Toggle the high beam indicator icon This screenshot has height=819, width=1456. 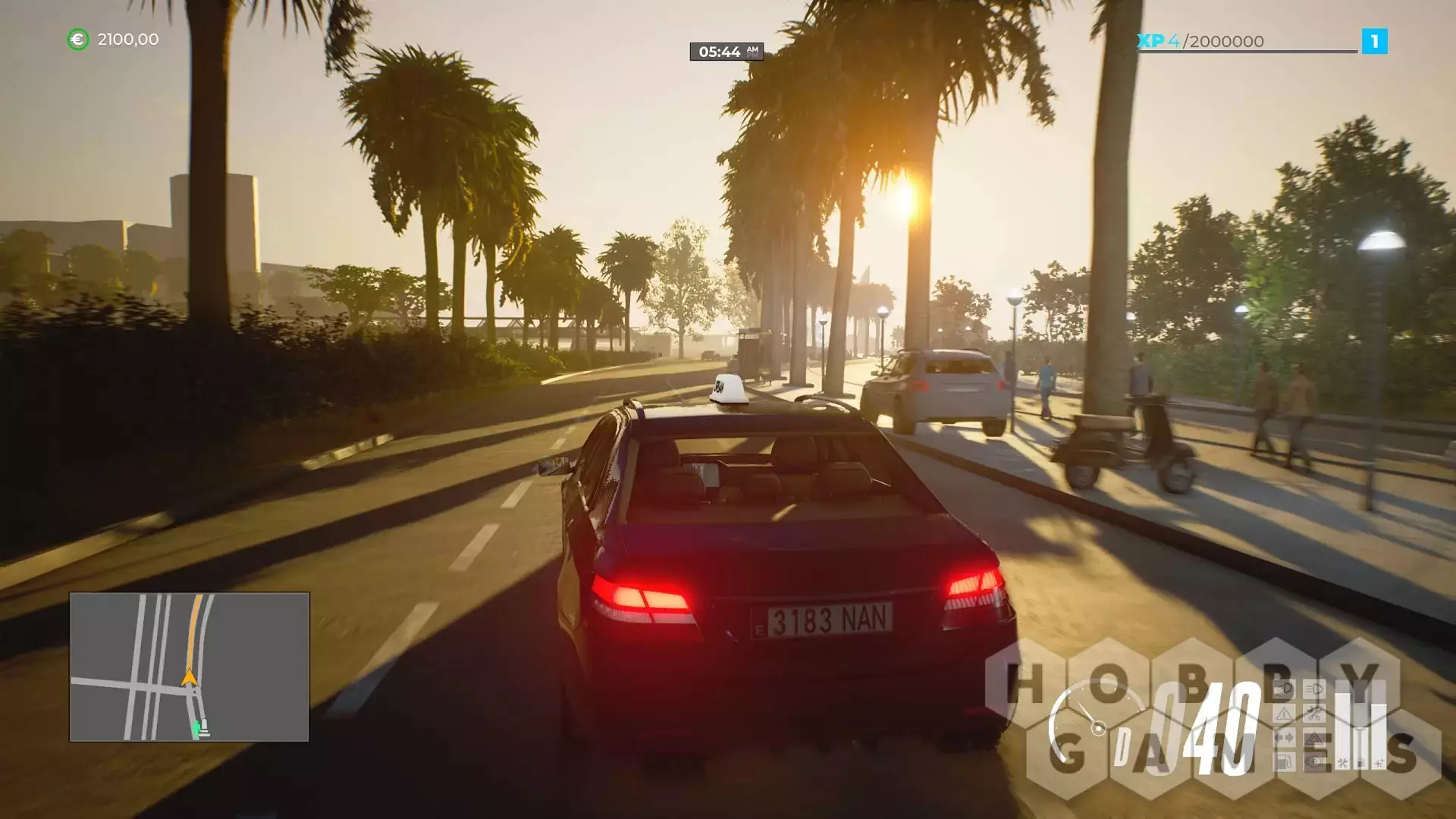(1314, 689)
